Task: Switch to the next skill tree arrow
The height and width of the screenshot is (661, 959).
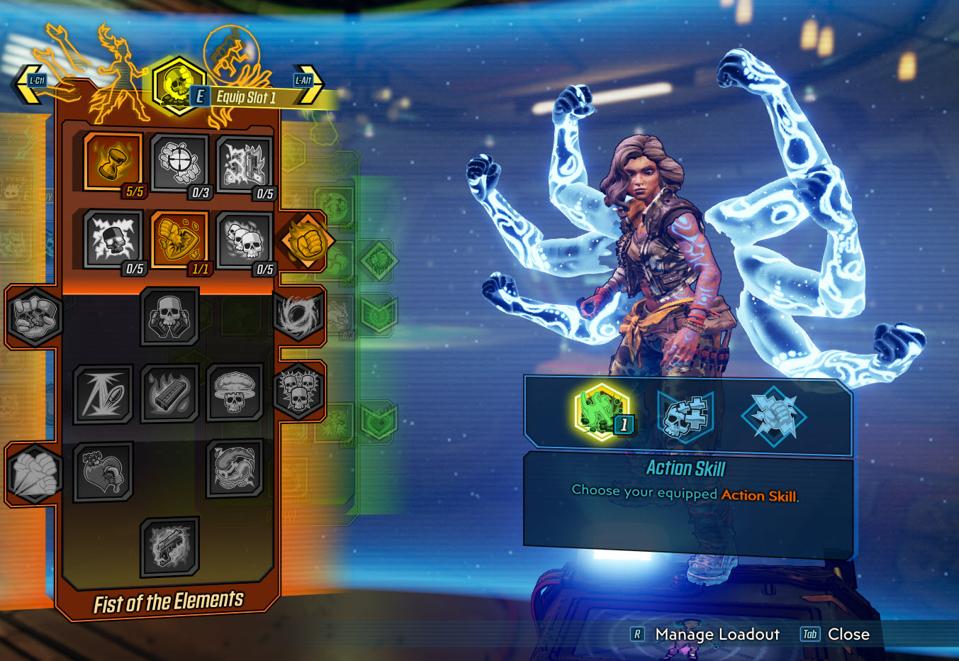Action: pyautogui.click(x=309, y=85)
